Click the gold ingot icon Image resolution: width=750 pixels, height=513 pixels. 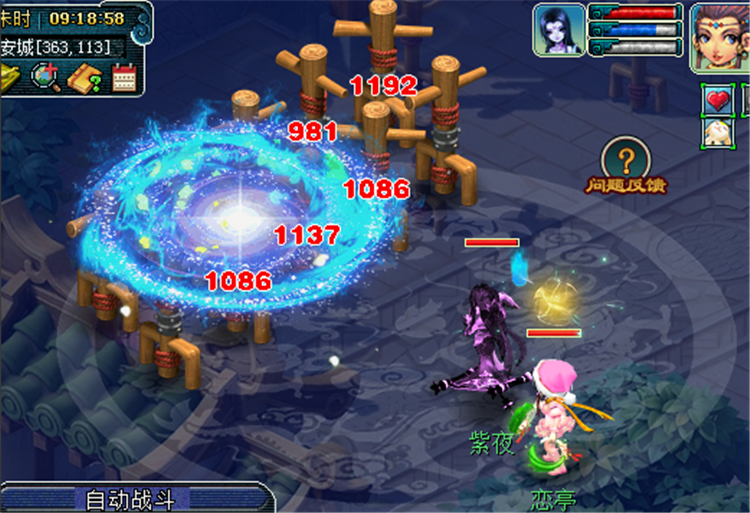click(x=10, y=76)
